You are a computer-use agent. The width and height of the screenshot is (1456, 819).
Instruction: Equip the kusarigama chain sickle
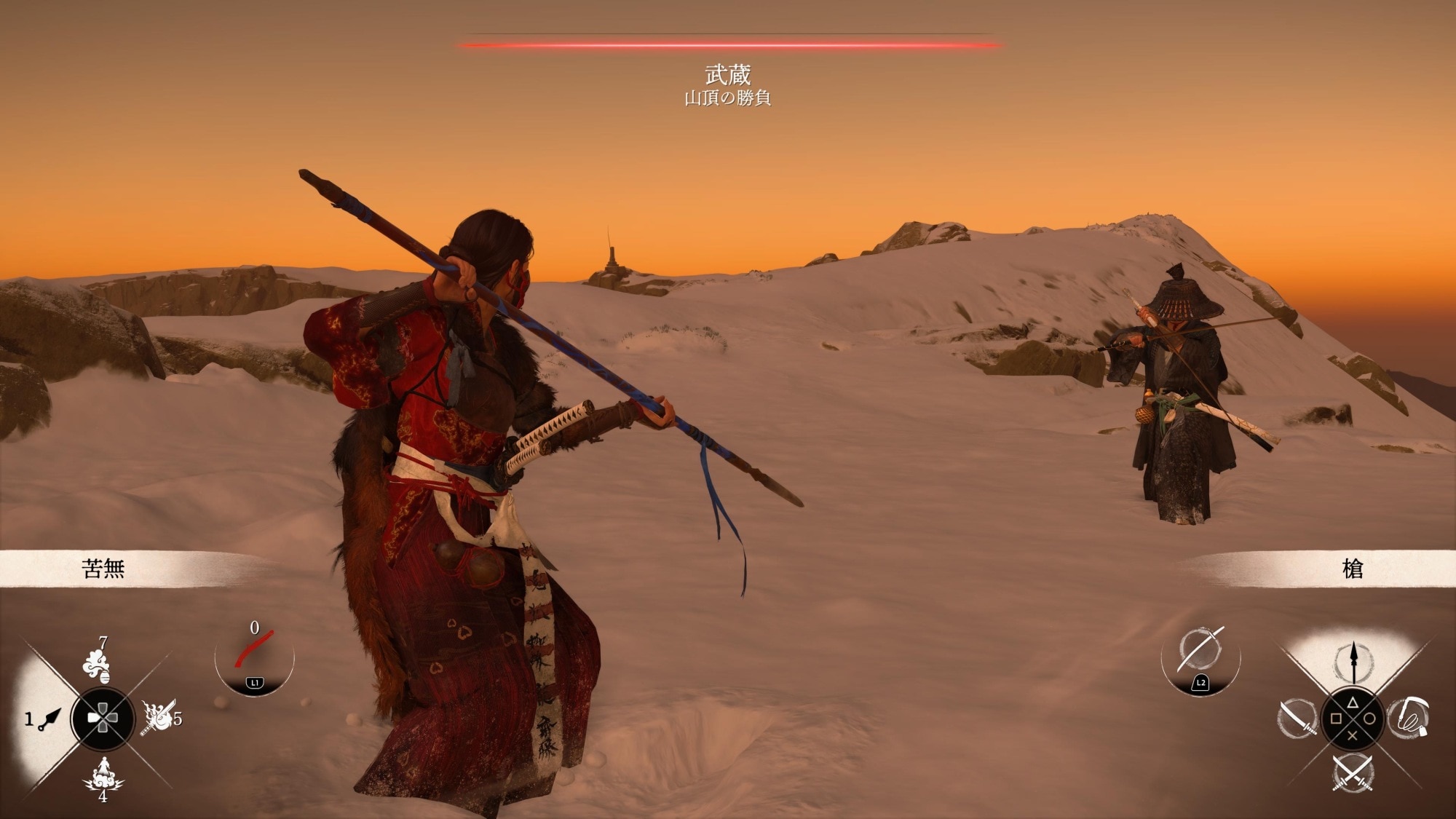pyautogui.click(x=1408, y=717)
